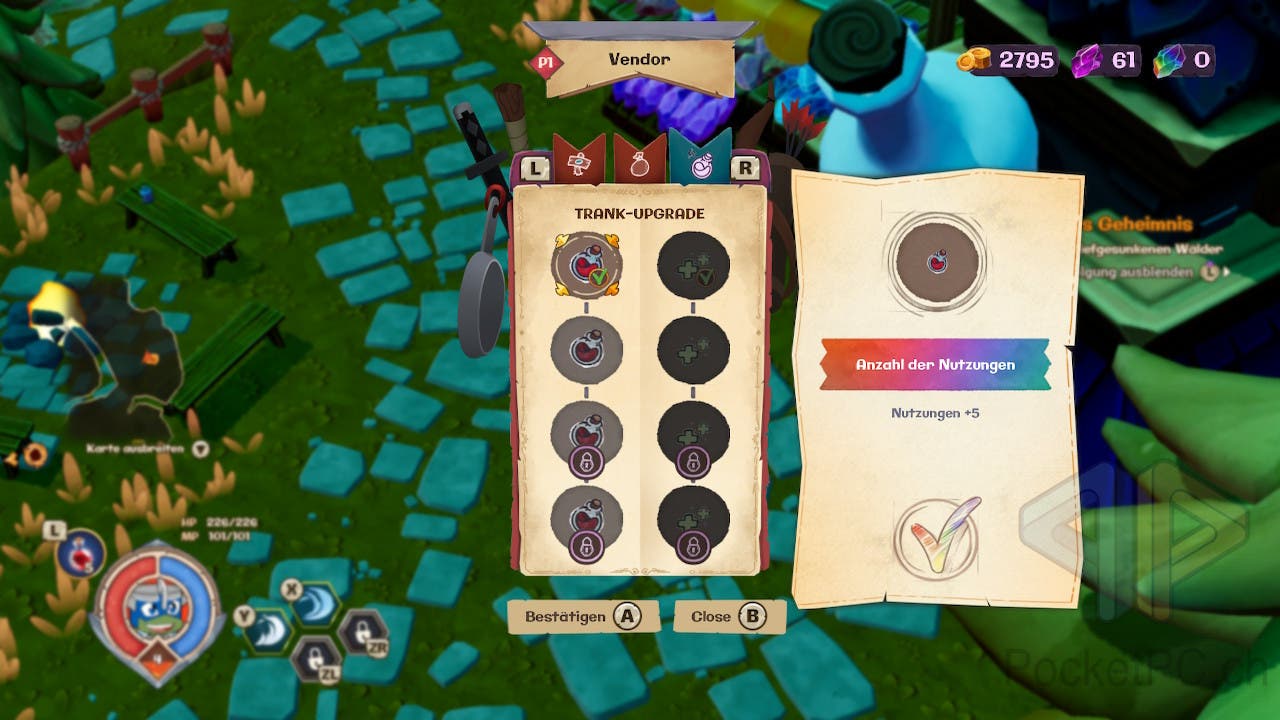Pick the dark plus upgrade without lock or checkmark
The width and height of the screenshot is (1280, 720).
click(x=693, y=349)
